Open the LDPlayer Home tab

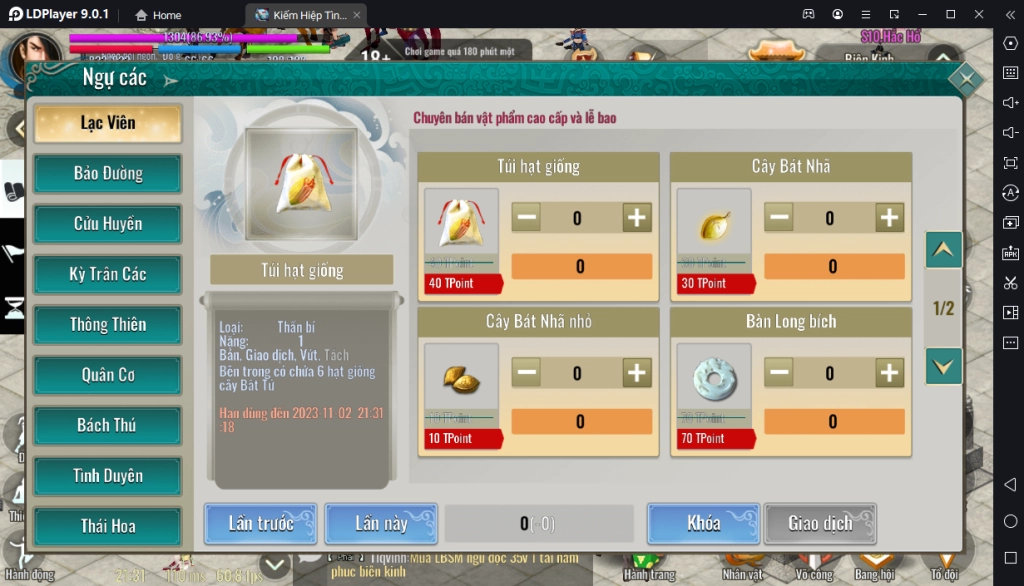tap(158, 15)
